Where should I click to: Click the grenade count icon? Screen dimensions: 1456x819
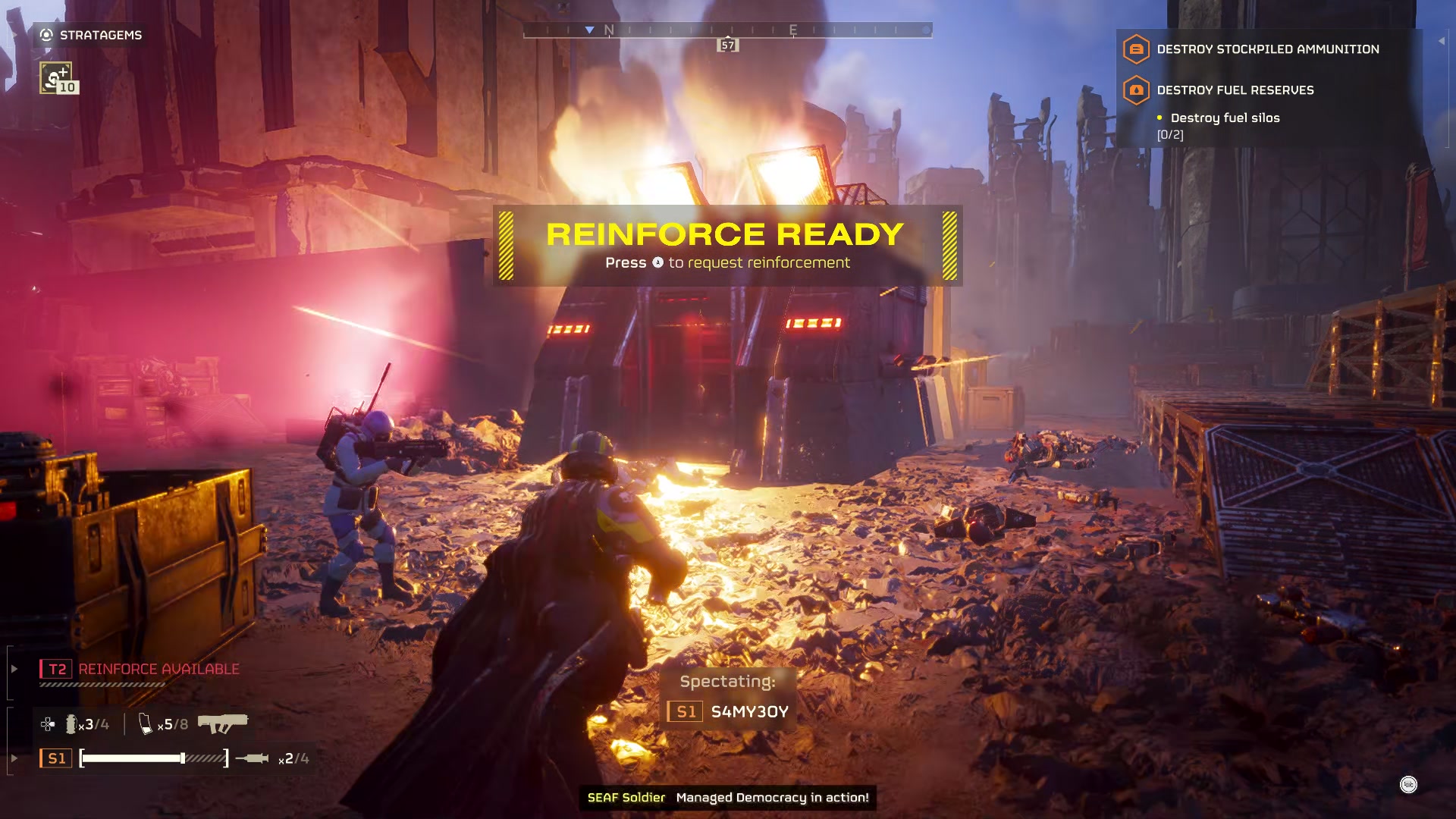(x=72, y=724)
